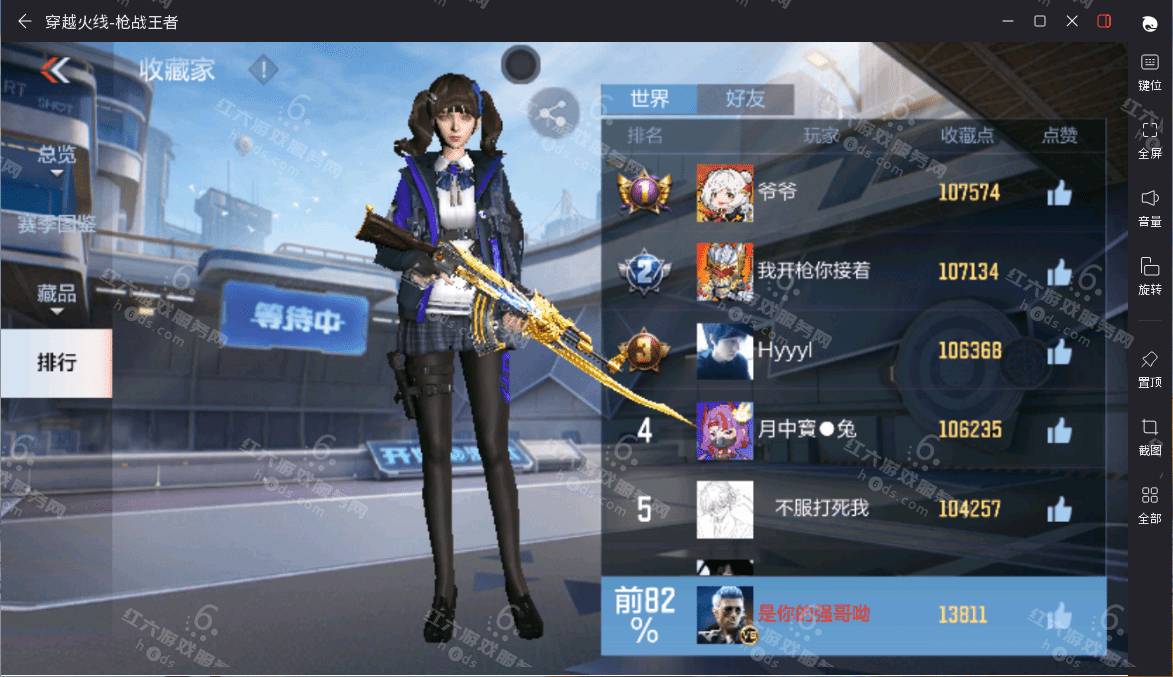Select your own rank row 是你的强哥呦
Image resolution: width=1173 pixels, height=677 pixels.
[852, 614]
